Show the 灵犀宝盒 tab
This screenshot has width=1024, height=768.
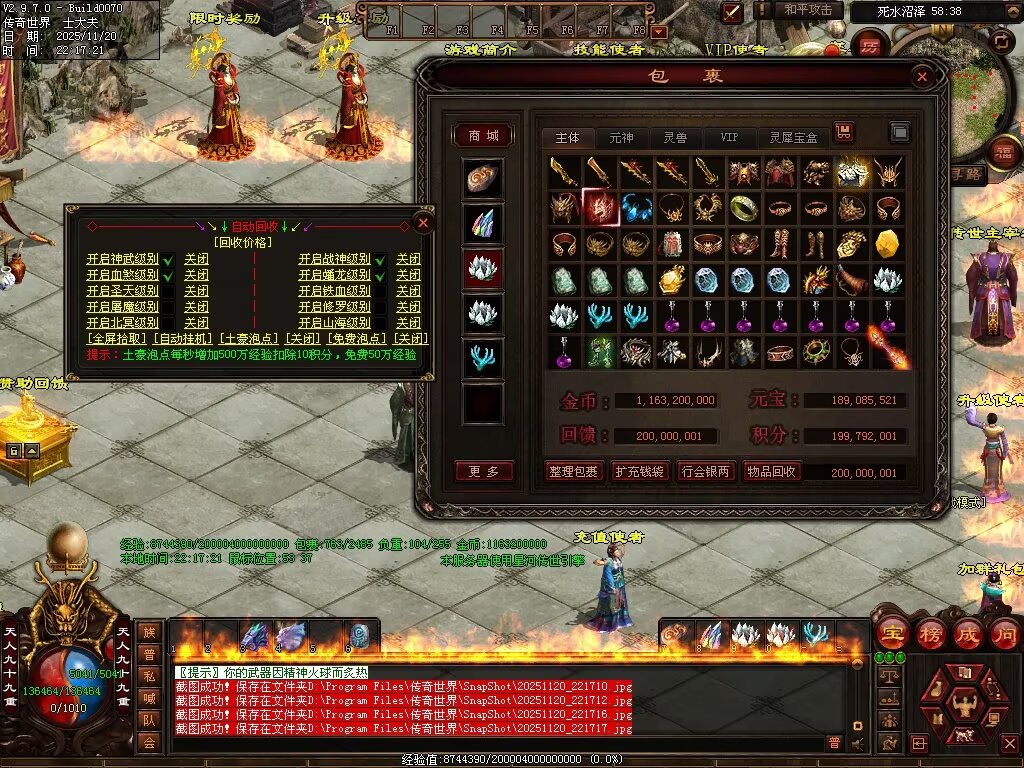click(793, 137)
